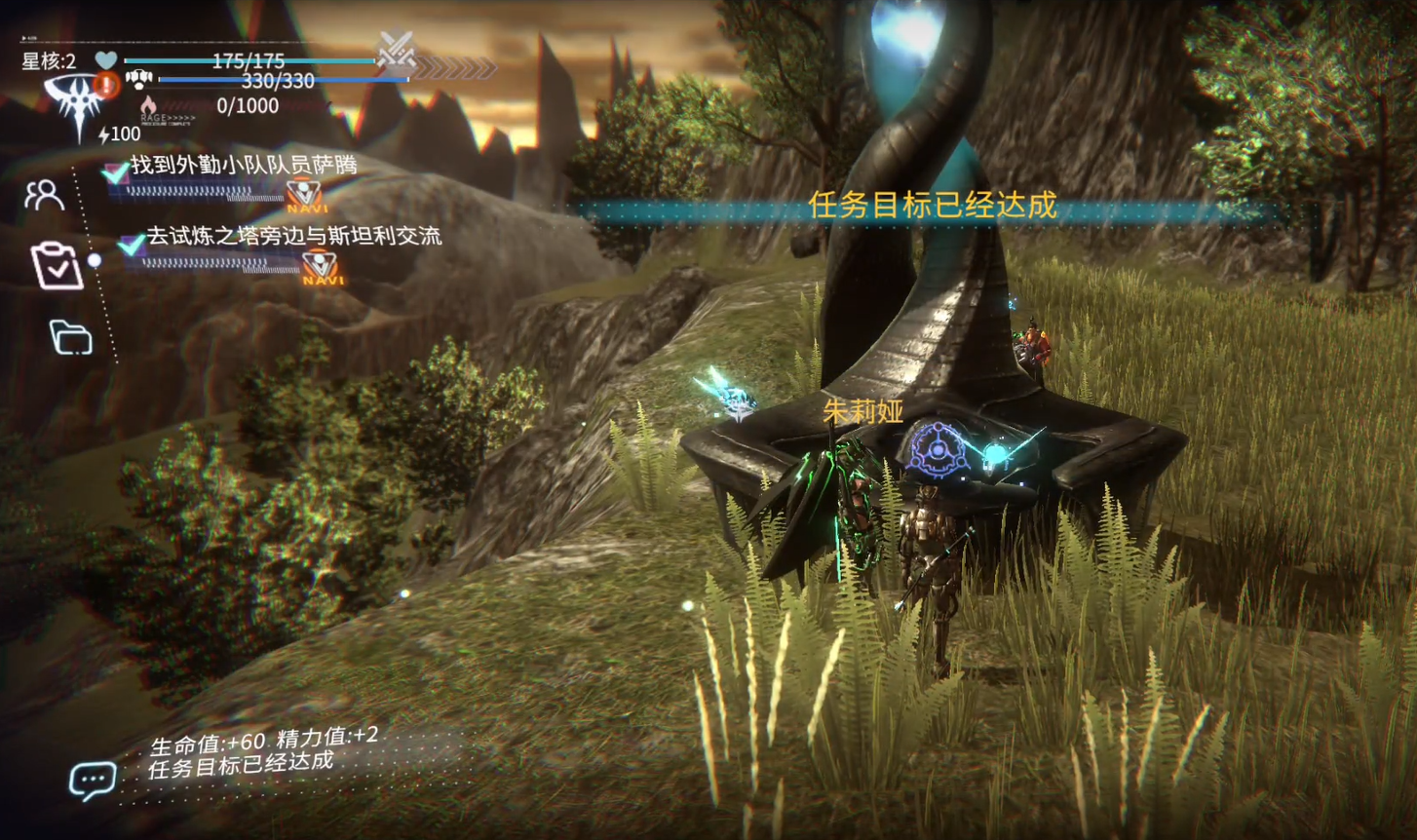
Task: Open the chat speech bubble
Action: [93, 780]
